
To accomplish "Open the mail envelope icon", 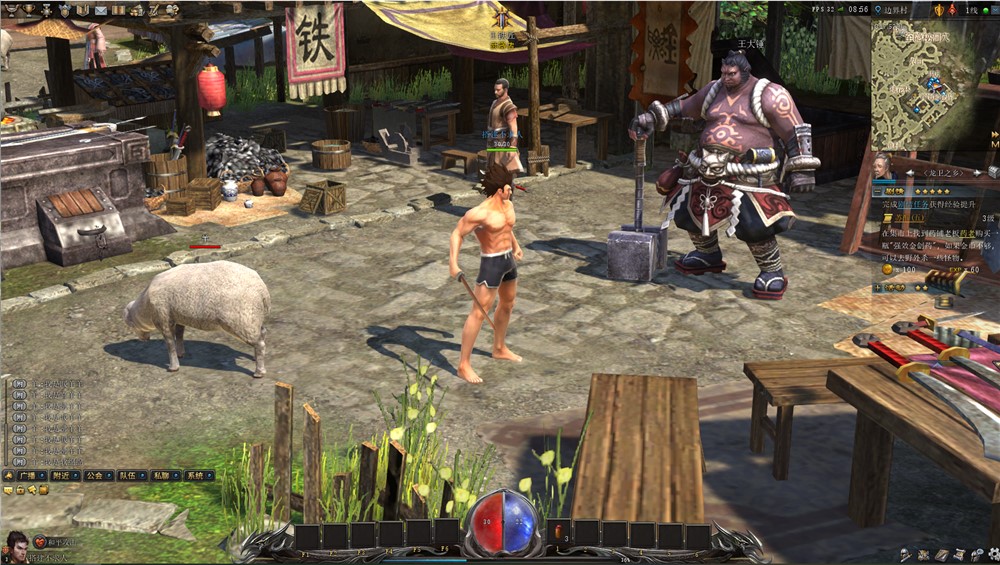I will (101, 10).
